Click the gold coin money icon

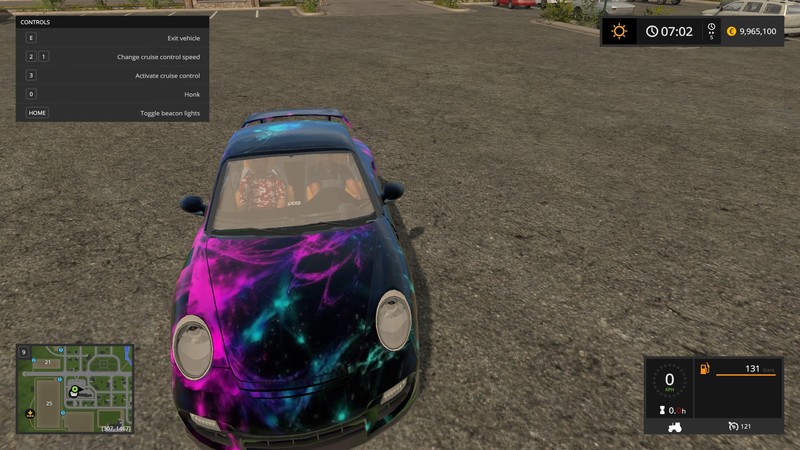pos(730,31)
